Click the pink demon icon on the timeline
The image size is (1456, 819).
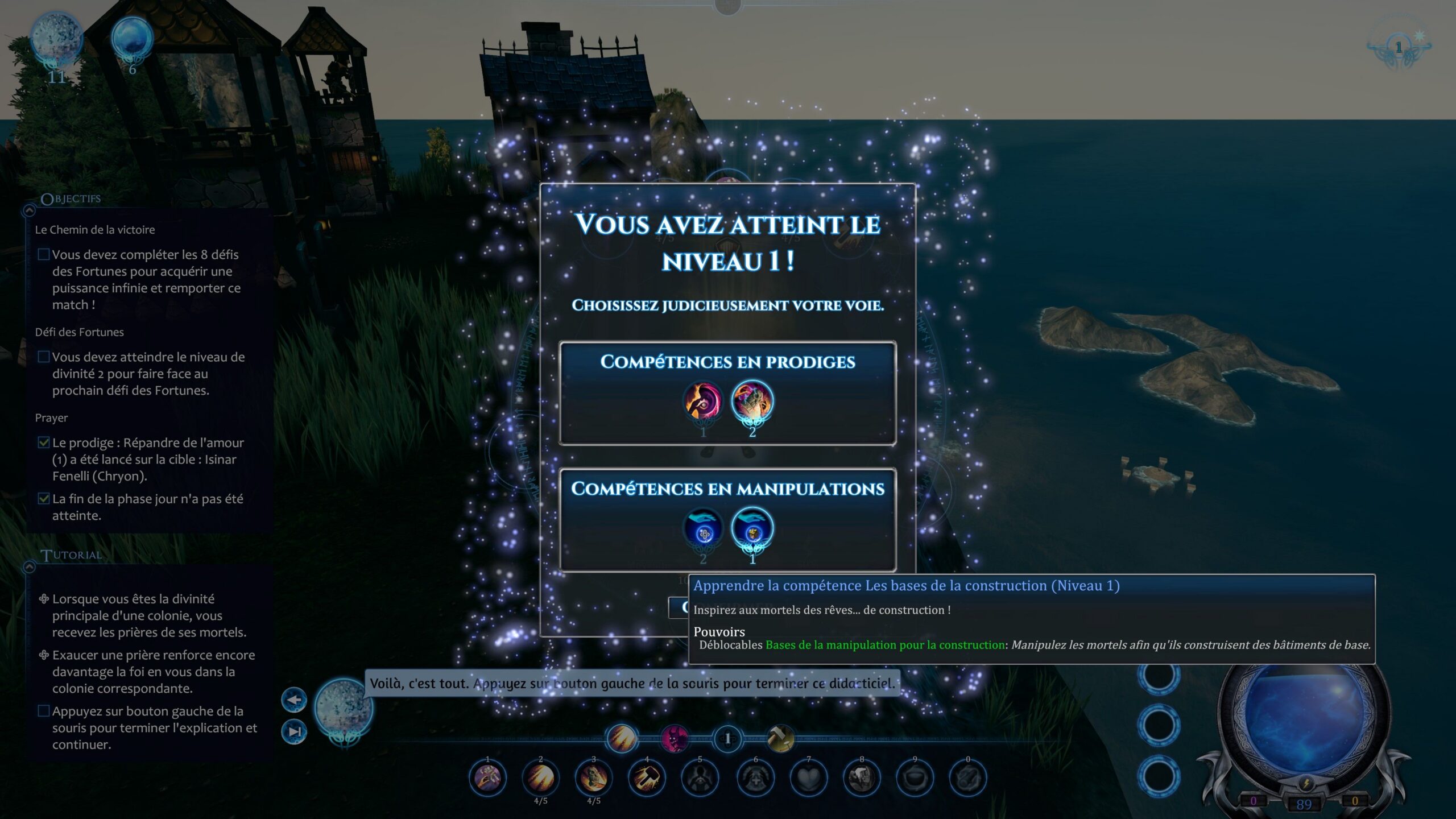[x=675, y=739]
